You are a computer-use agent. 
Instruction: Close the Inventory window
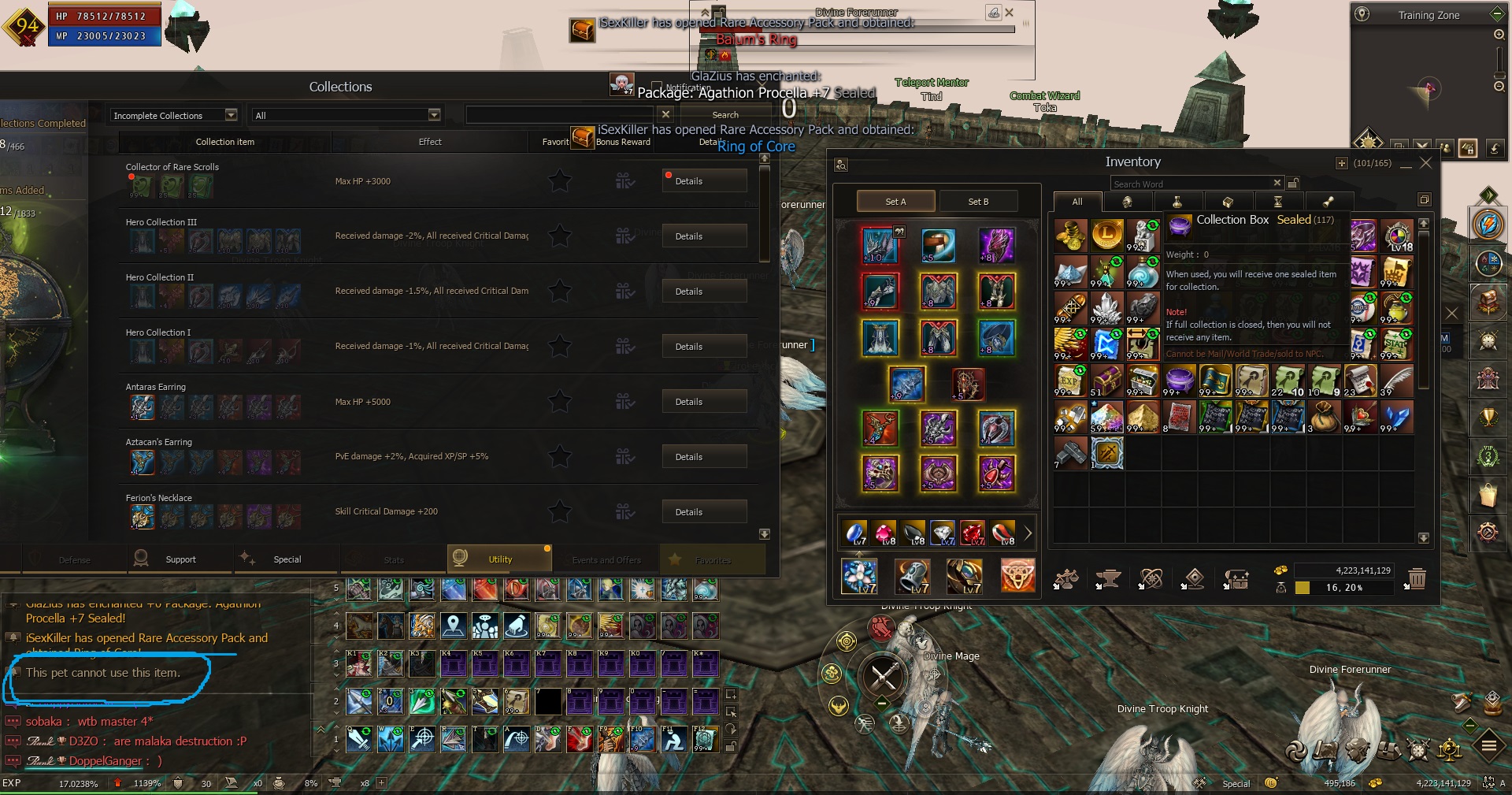(x=1425, y=163)
